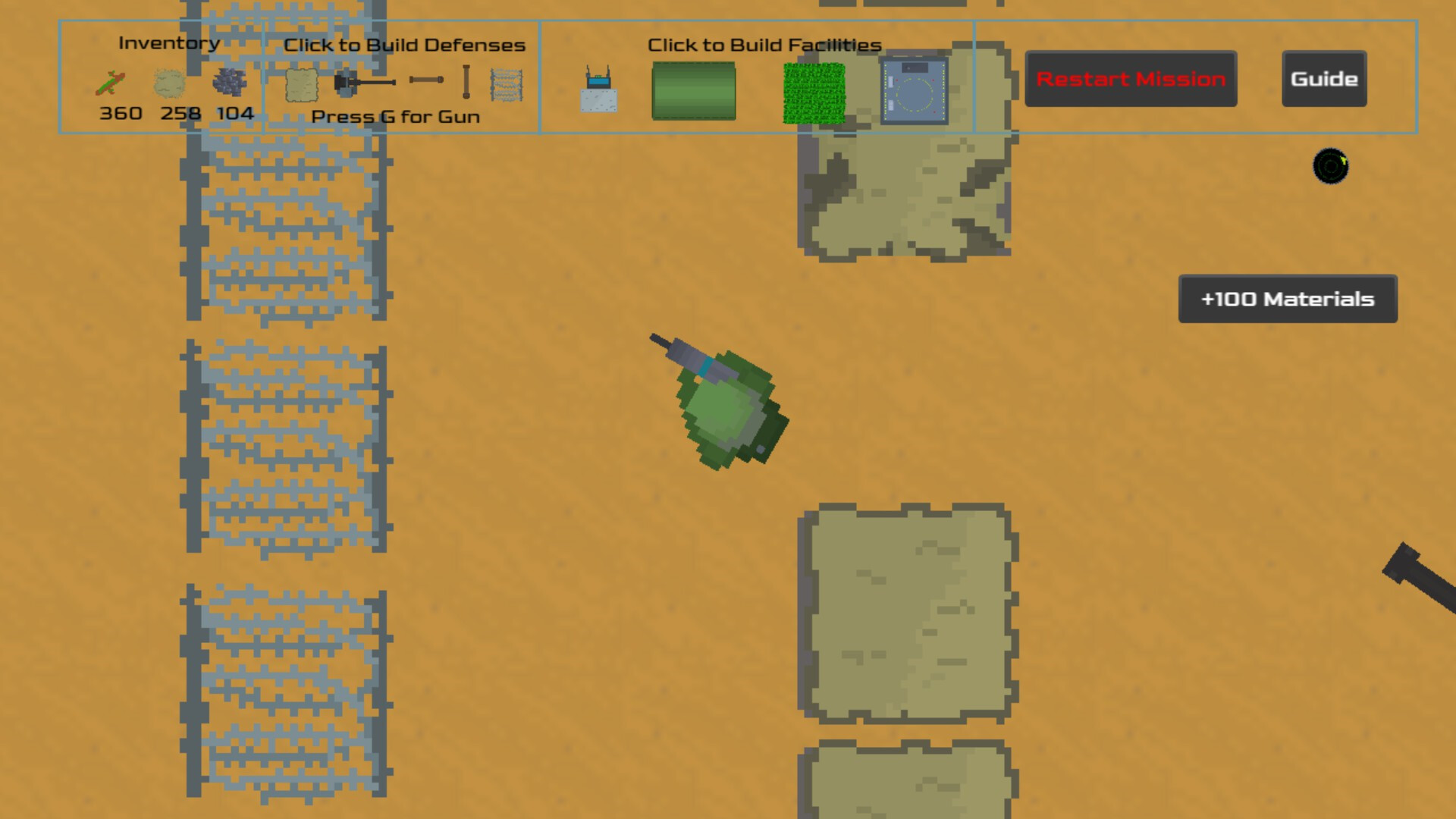Build the crop field facility
The height and width of the screenshot is (819, 1456).
[x=813, y=91]
